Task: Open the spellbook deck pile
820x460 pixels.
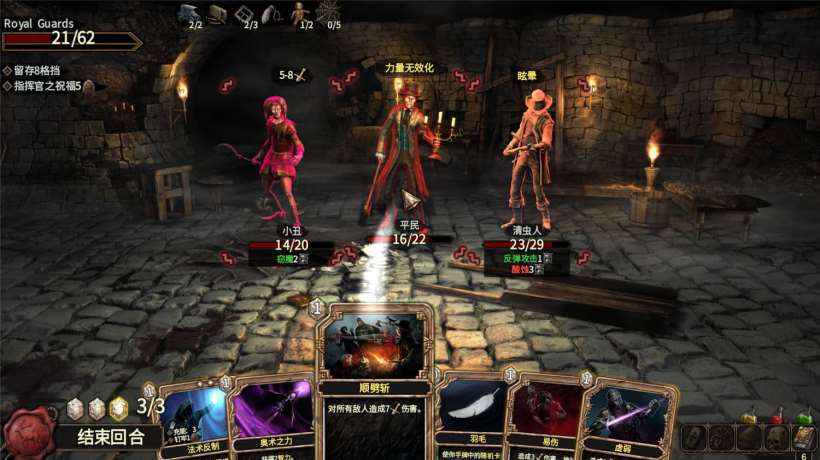Action: point(802,438)
